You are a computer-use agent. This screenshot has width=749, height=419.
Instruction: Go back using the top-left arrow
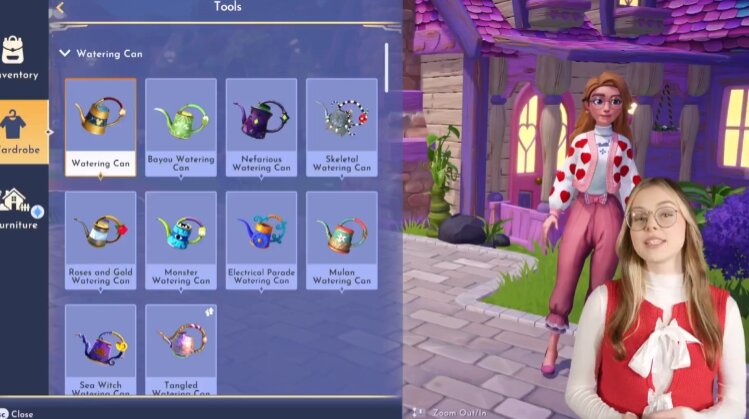[59, 8]
